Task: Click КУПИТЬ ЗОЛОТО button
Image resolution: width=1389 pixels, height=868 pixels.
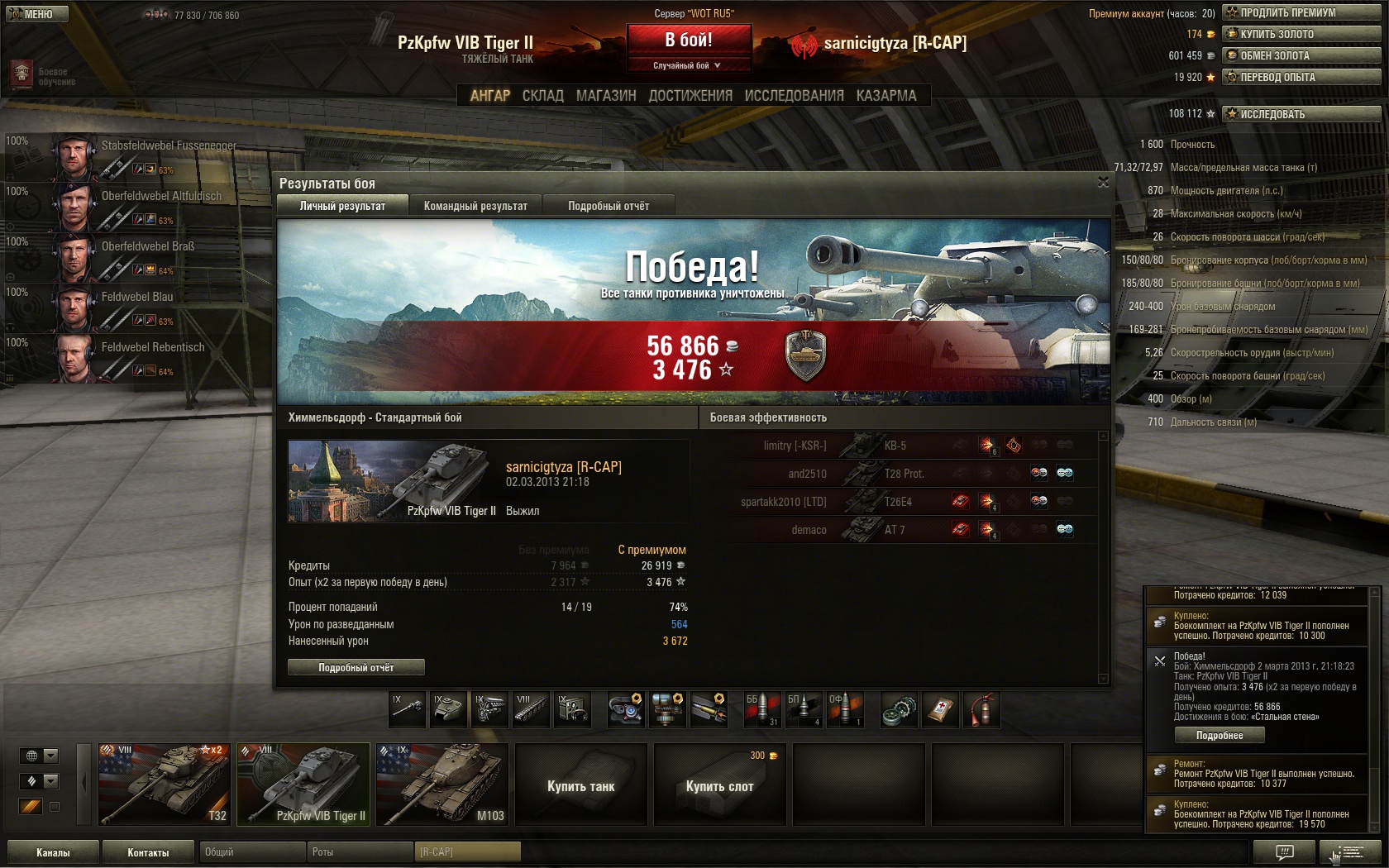Action: (1301, 34)
